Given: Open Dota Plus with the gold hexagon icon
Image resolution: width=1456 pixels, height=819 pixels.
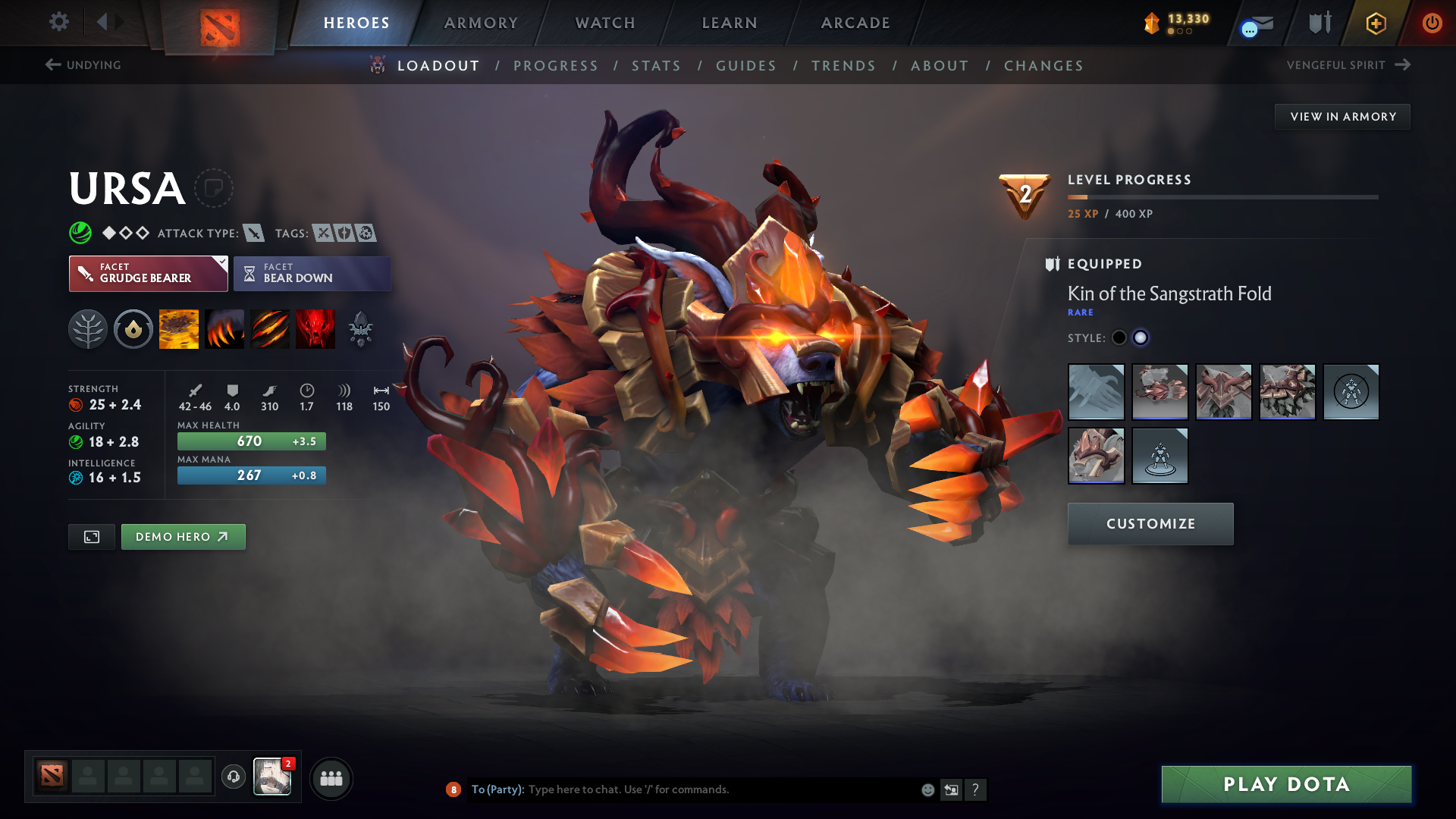Looking at the screenshot, I should 1375,23.
